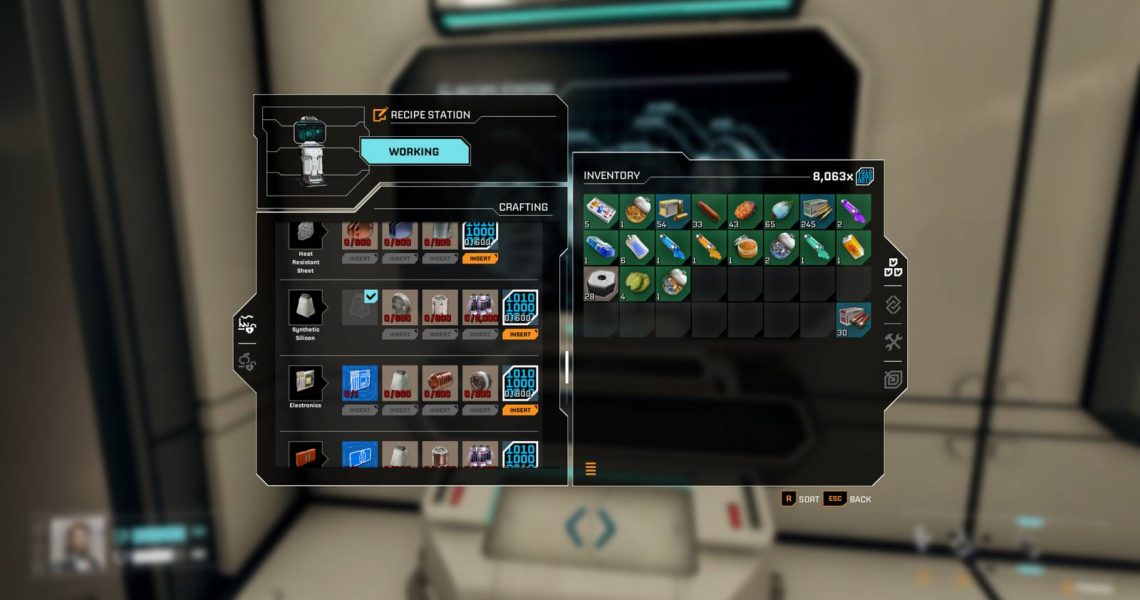
Task: Switch to the three-pouches inventory side tab
Action: pyautogui.click(x=893, y=269)
